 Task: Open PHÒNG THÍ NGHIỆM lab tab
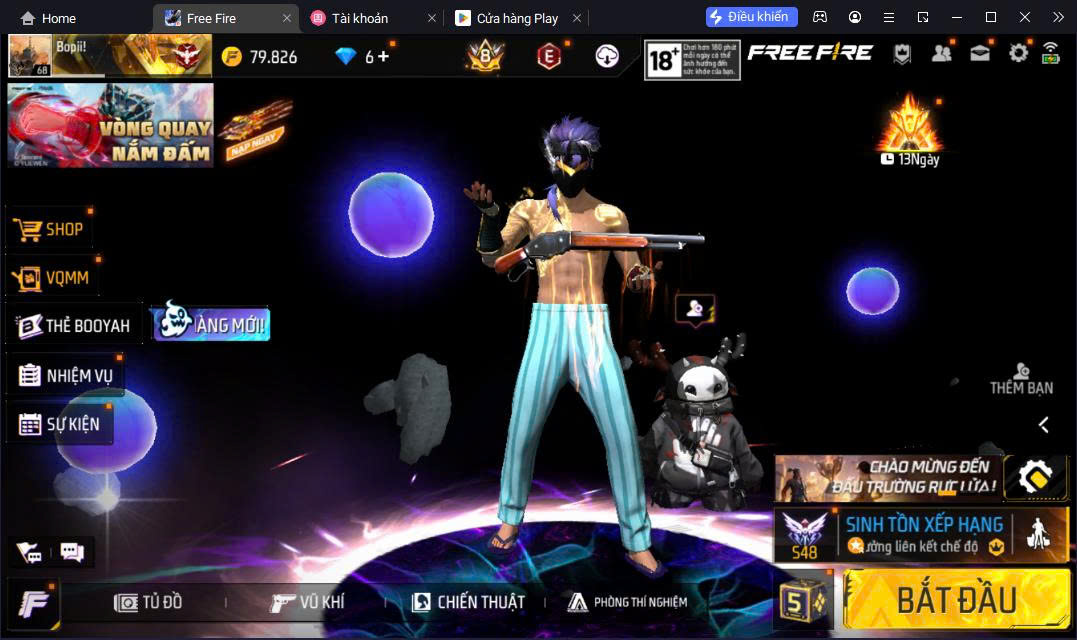coord(628,602)
